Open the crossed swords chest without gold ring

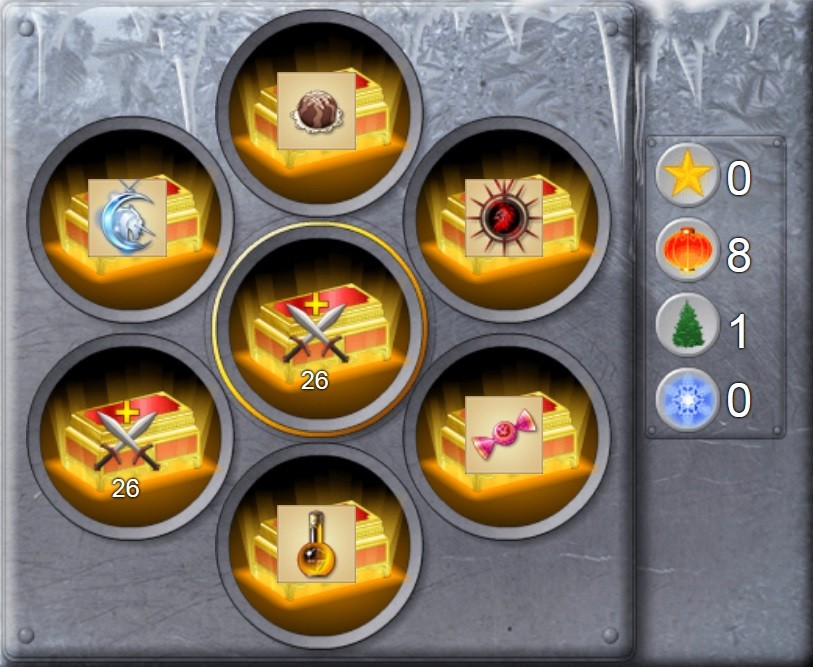[x=128, y=436]
